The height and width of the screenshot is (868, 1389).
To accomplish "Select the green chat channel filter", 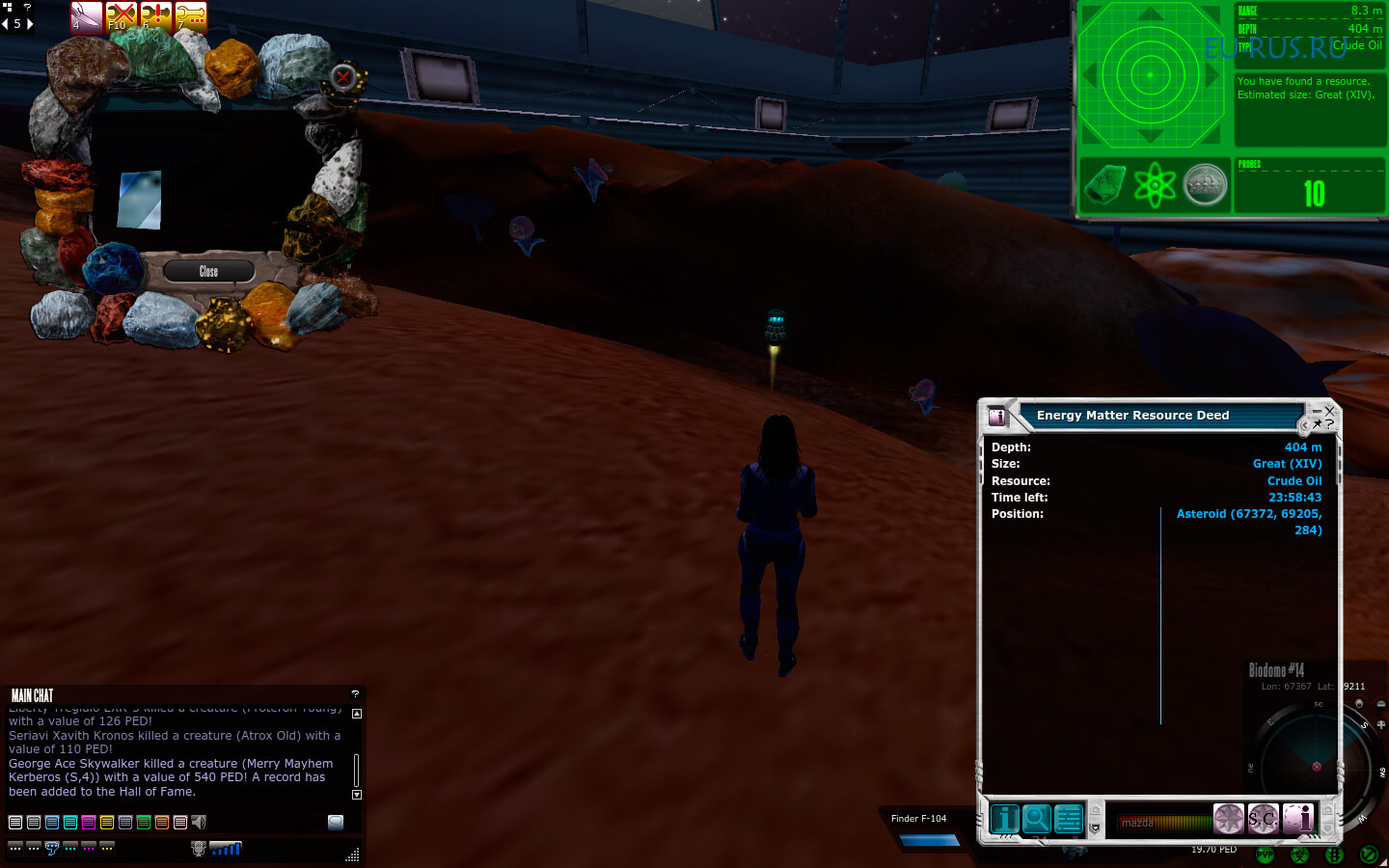I will coord(144,823).
